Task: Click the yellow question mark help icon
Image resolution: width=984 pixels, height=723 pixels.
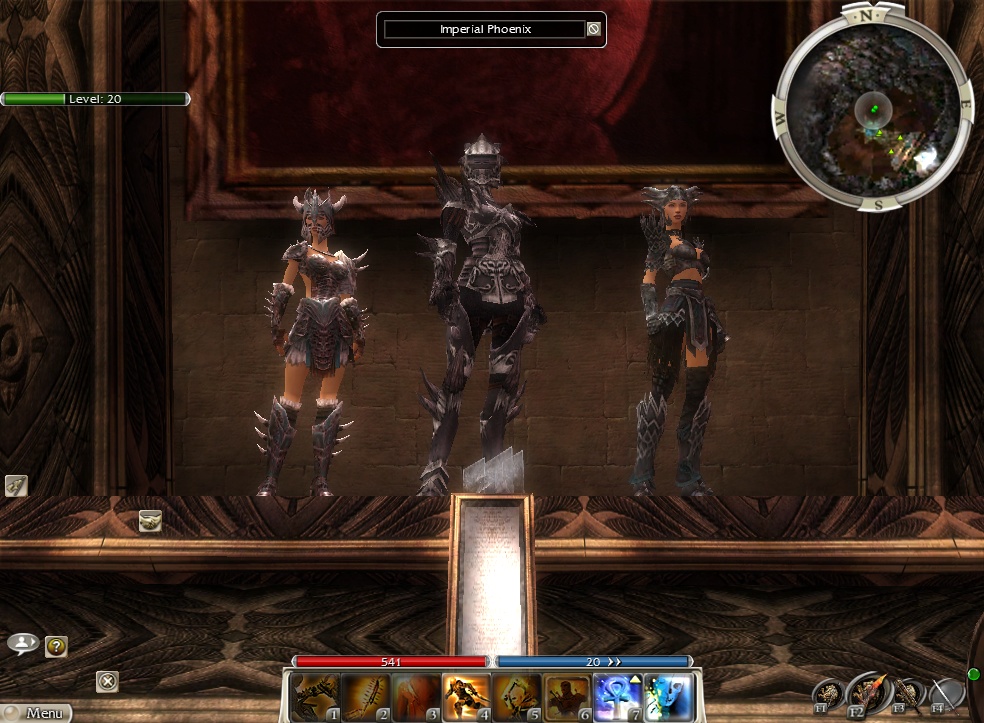Action: point(56,647)
